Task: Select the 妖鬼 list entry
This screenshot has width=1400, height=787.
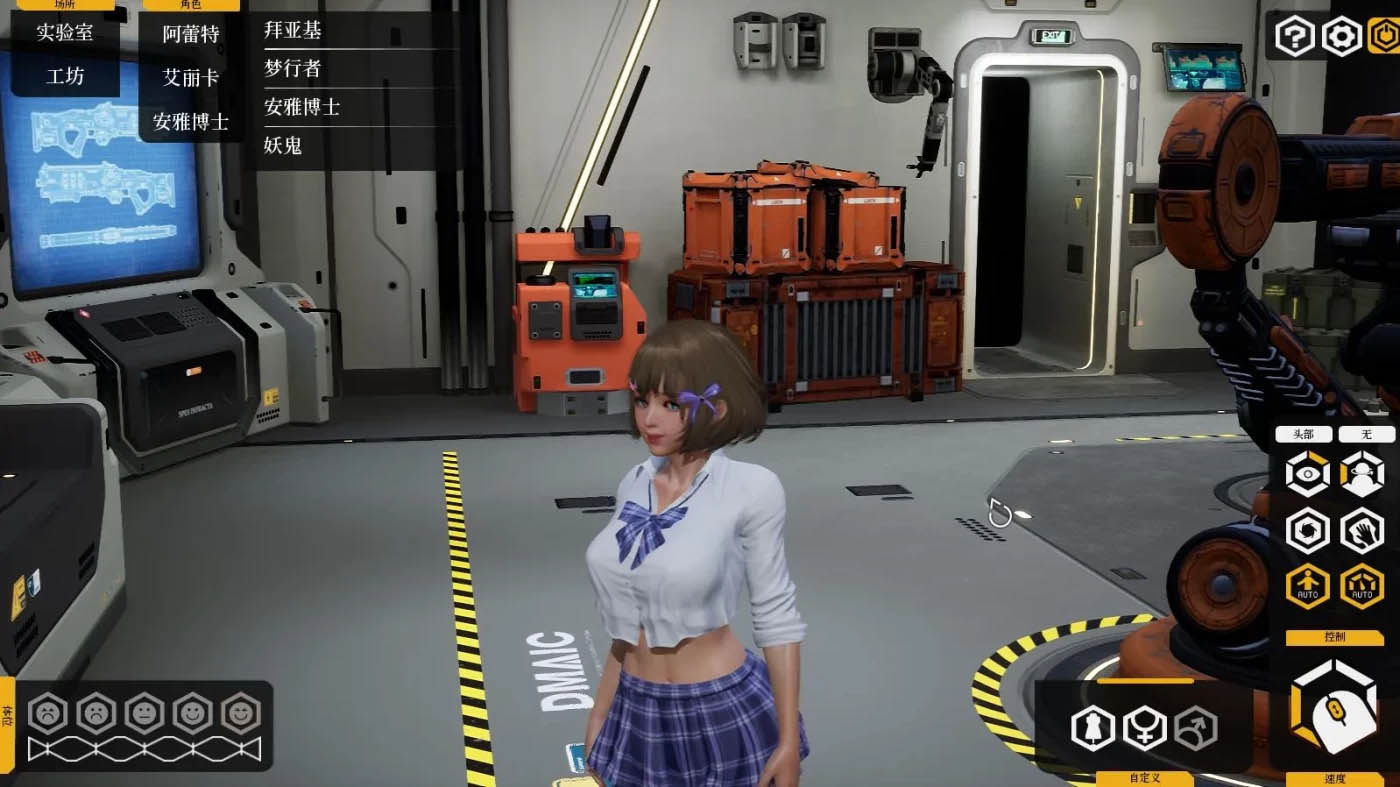Action: pos(283,145)
